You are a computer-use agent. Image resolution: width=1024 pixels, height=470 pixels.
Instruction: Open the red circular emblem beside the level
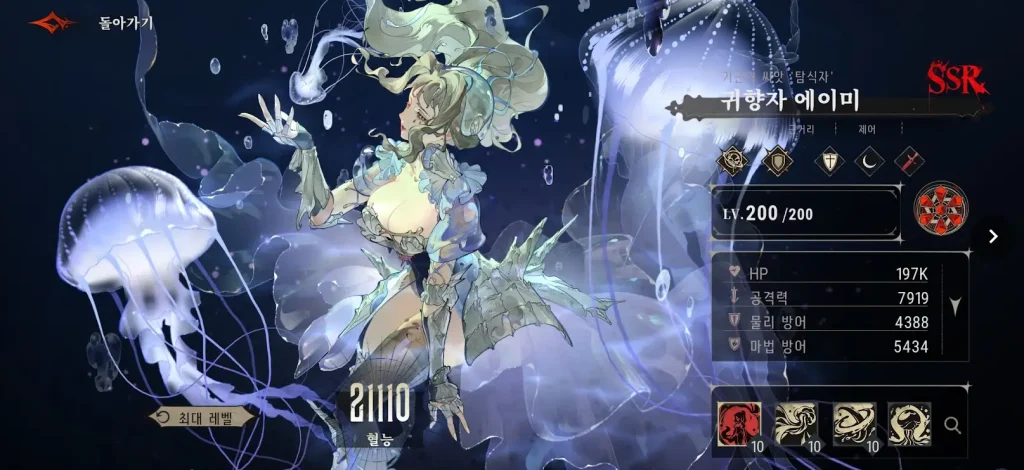tap(940, 212)
